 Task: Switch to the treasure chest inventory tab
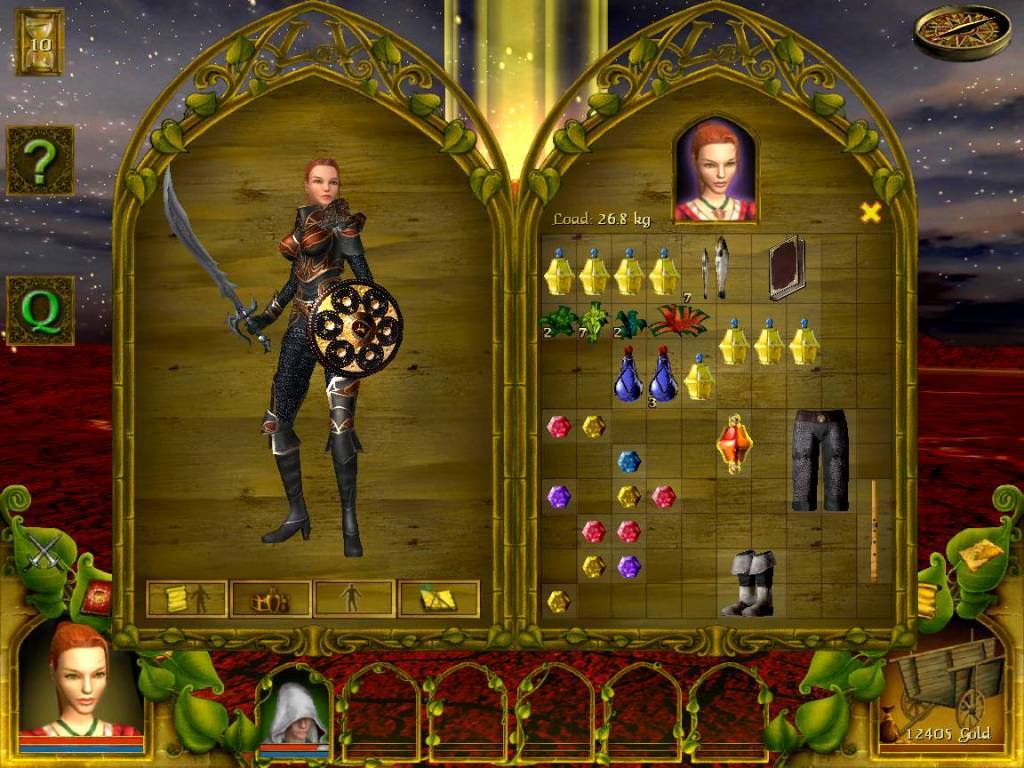(271, 599)
